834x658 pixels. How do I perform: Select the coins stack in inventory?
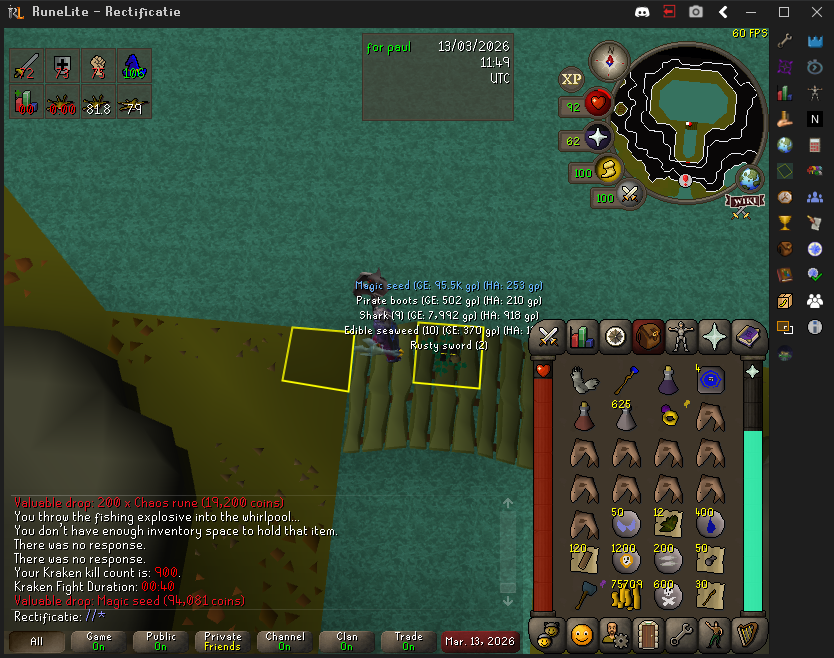[x=625, y=596]
